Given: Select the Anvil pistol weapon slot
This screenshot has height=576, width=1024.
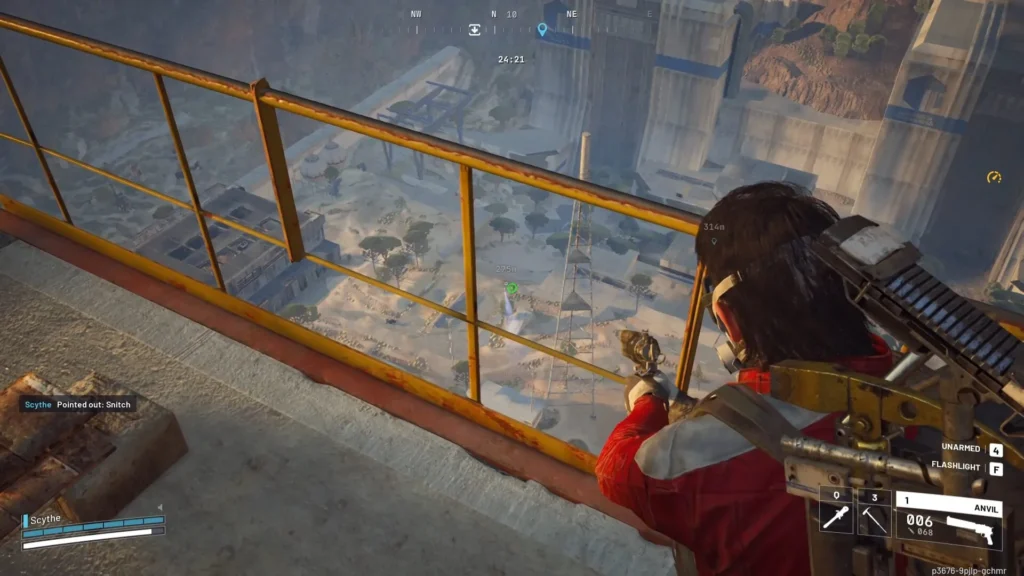Looking at the screenshot, I should point(945,518).
